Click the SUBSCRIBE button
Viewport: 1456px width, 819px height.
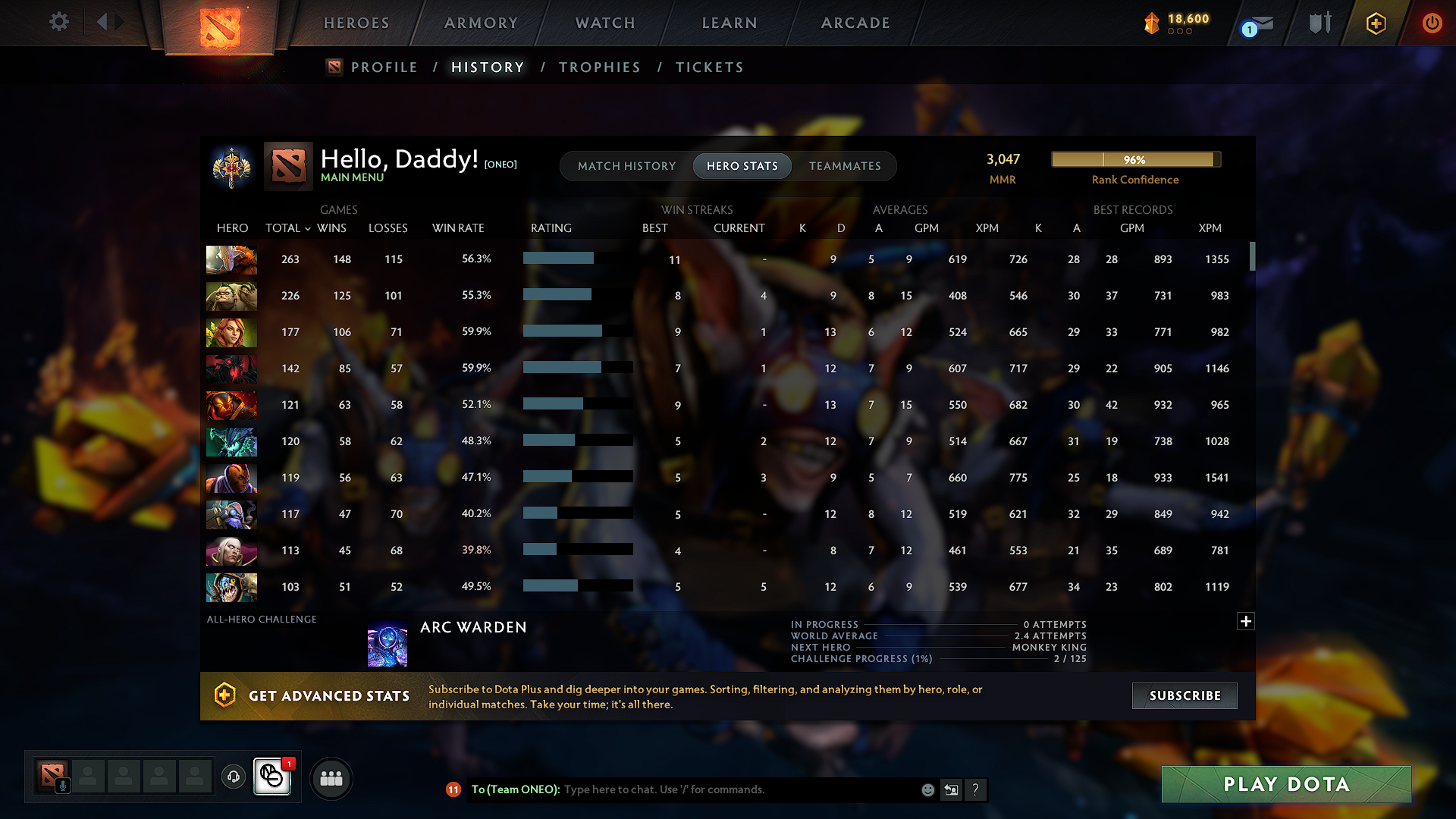1184,695
